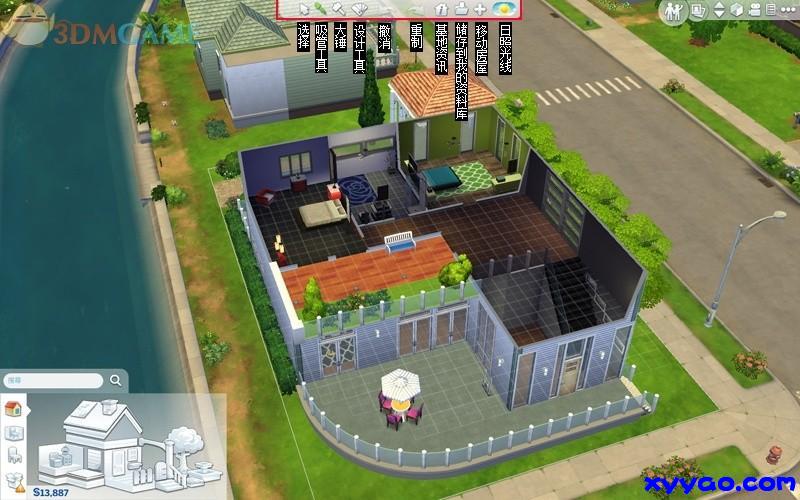Pick the sledgehammer tool
The width and height of the screenshot is (800, 500).
(339, 9)
